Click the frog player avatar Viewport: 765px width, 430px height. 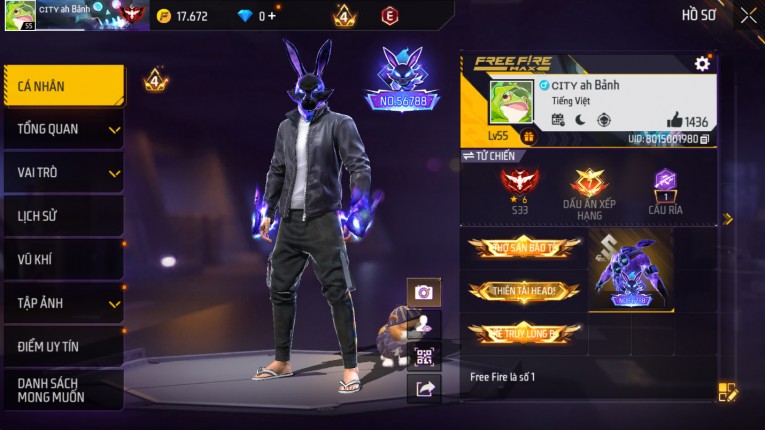[x=510, y=103]
